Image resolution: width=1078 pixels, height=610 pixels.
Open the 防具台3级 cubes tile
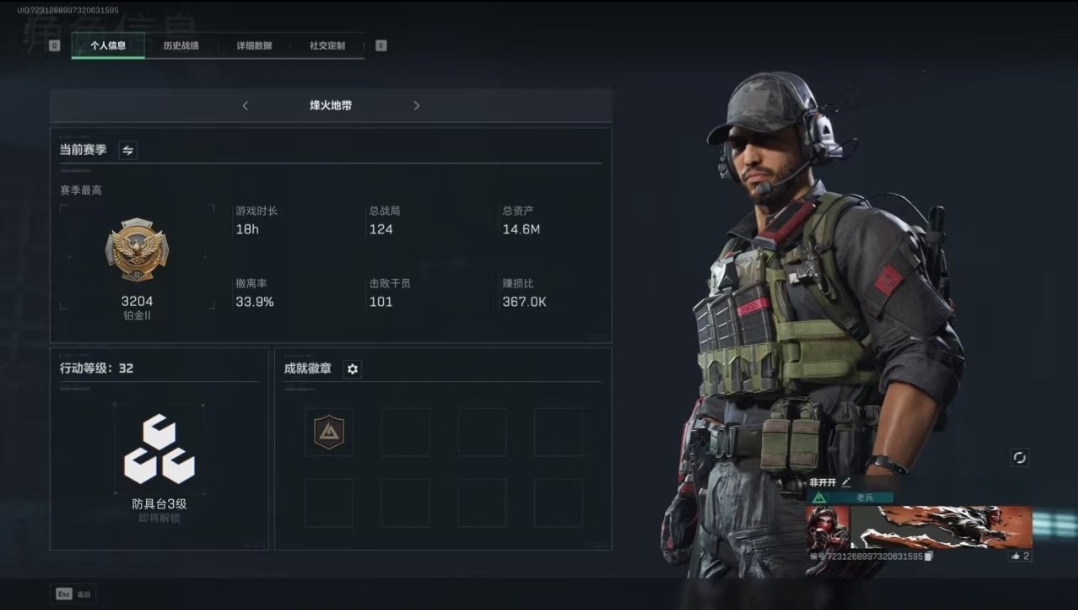159,450
